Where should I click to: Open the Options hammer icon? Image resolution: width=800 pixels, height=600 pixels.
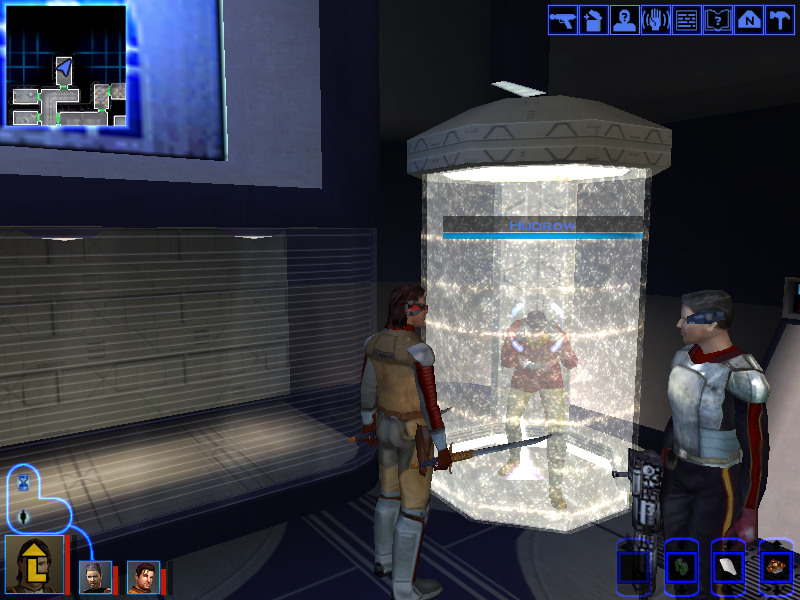(x=779, y=20)
